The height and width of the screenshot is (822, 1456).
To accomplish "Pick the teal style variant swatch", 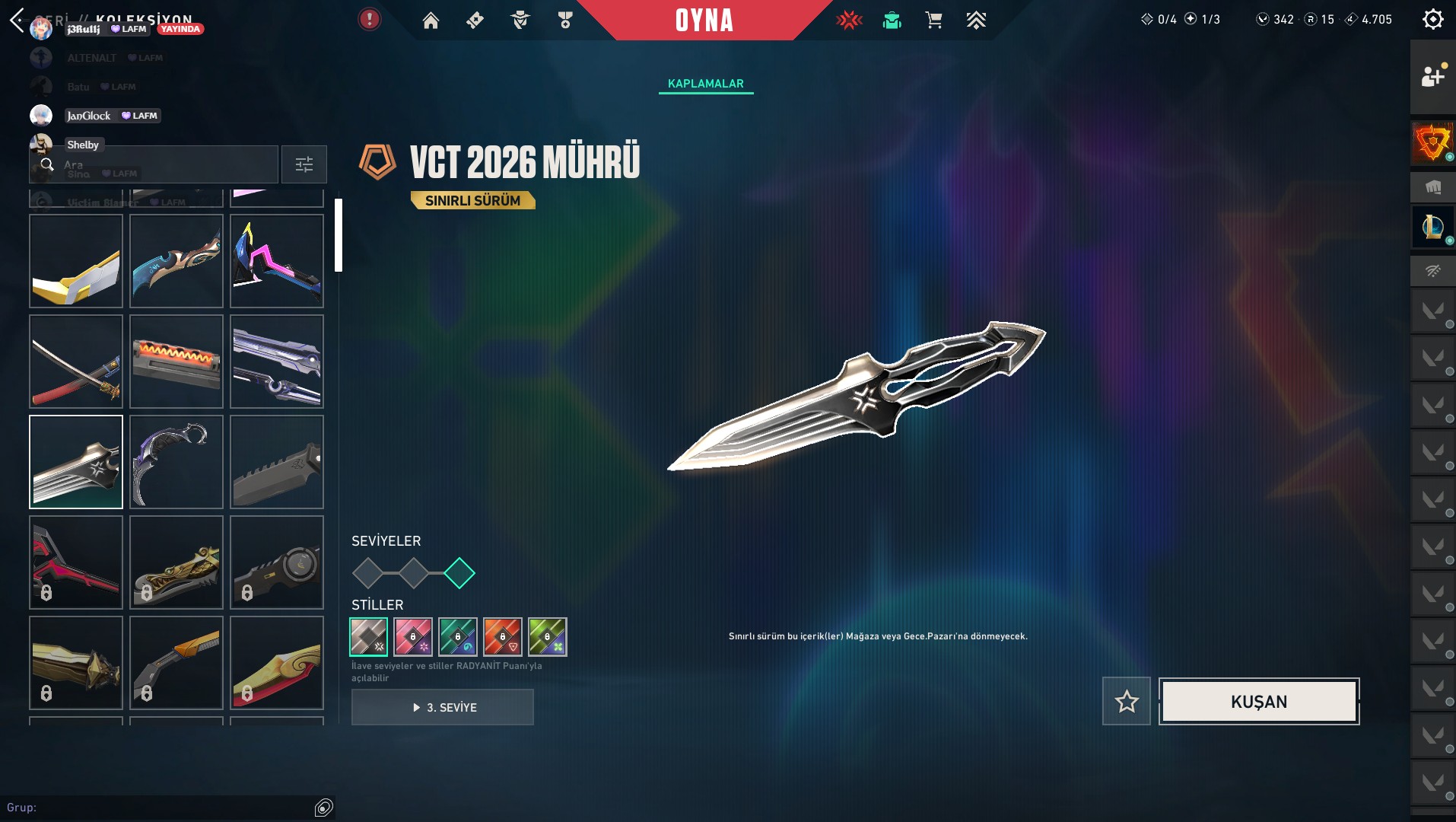I will 458,637.
